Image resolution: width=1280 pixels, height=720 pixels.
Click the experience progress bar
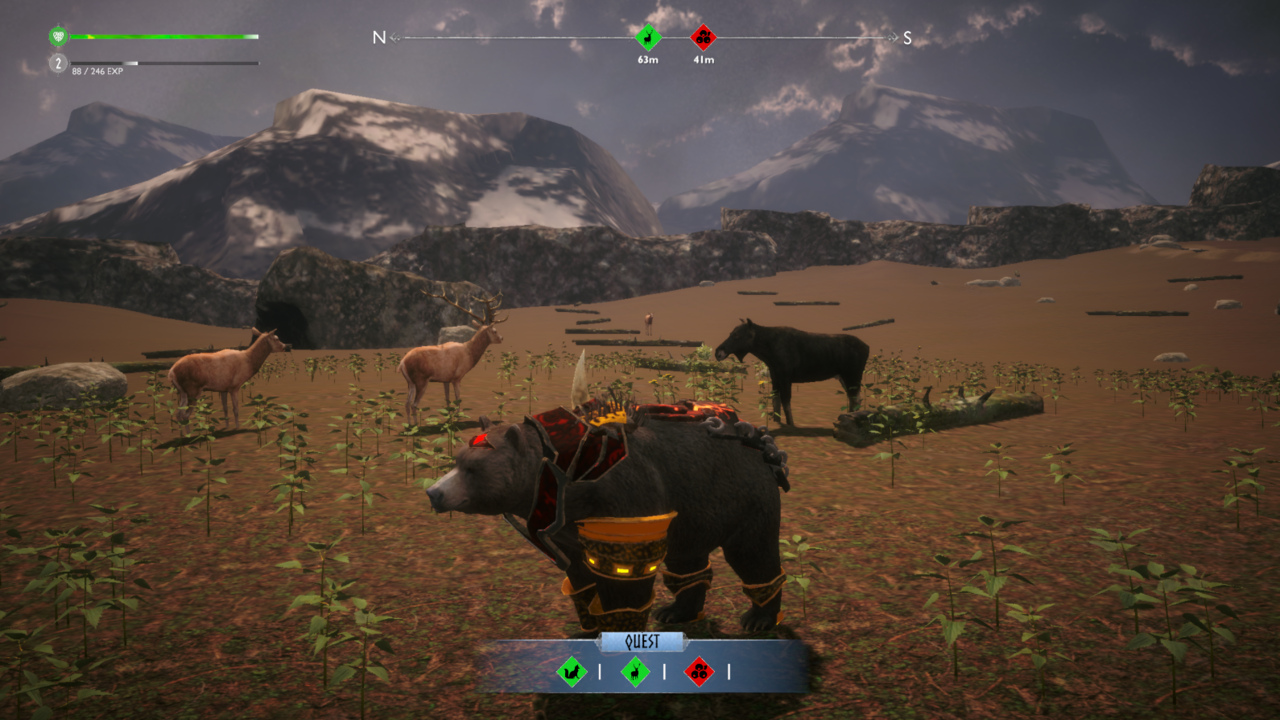pos(160,62)
